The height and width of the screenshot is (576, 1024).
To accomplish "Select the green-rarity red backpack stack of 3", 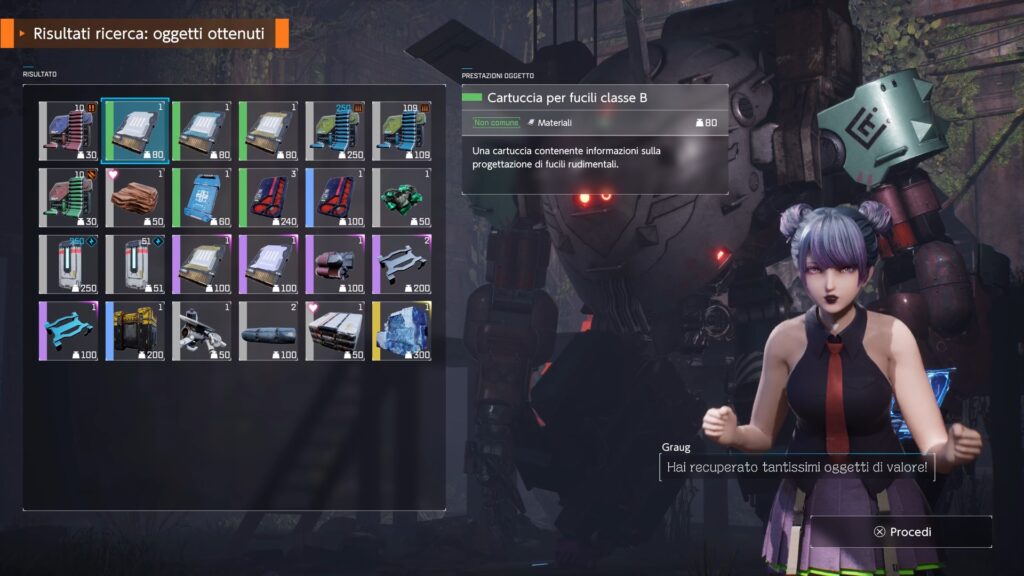I will [269, 197].
